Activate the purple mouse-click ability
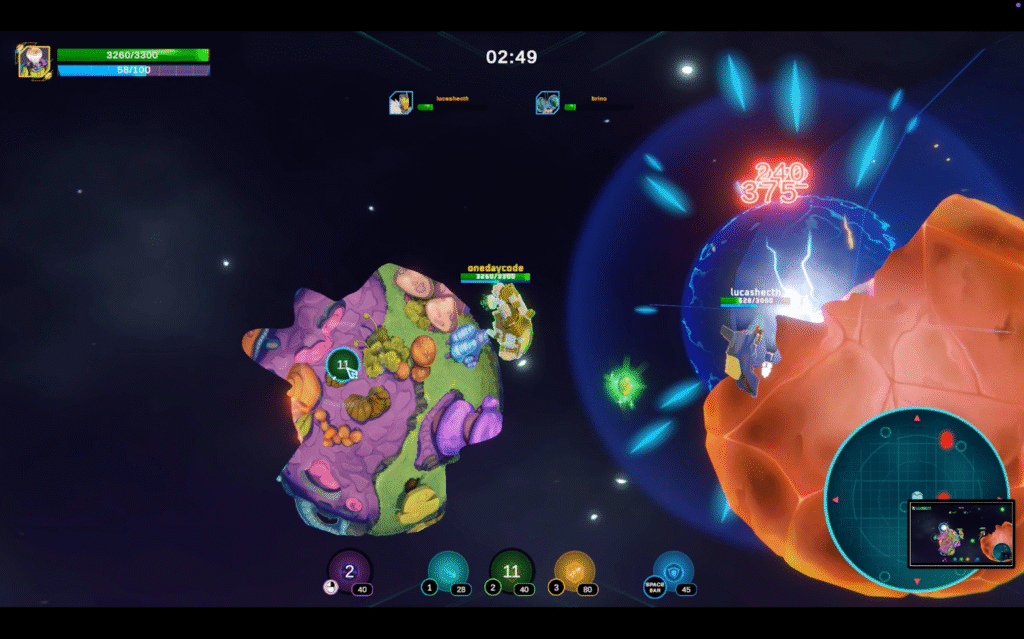This screenshot has width=1024, height=639. (349, 571)
